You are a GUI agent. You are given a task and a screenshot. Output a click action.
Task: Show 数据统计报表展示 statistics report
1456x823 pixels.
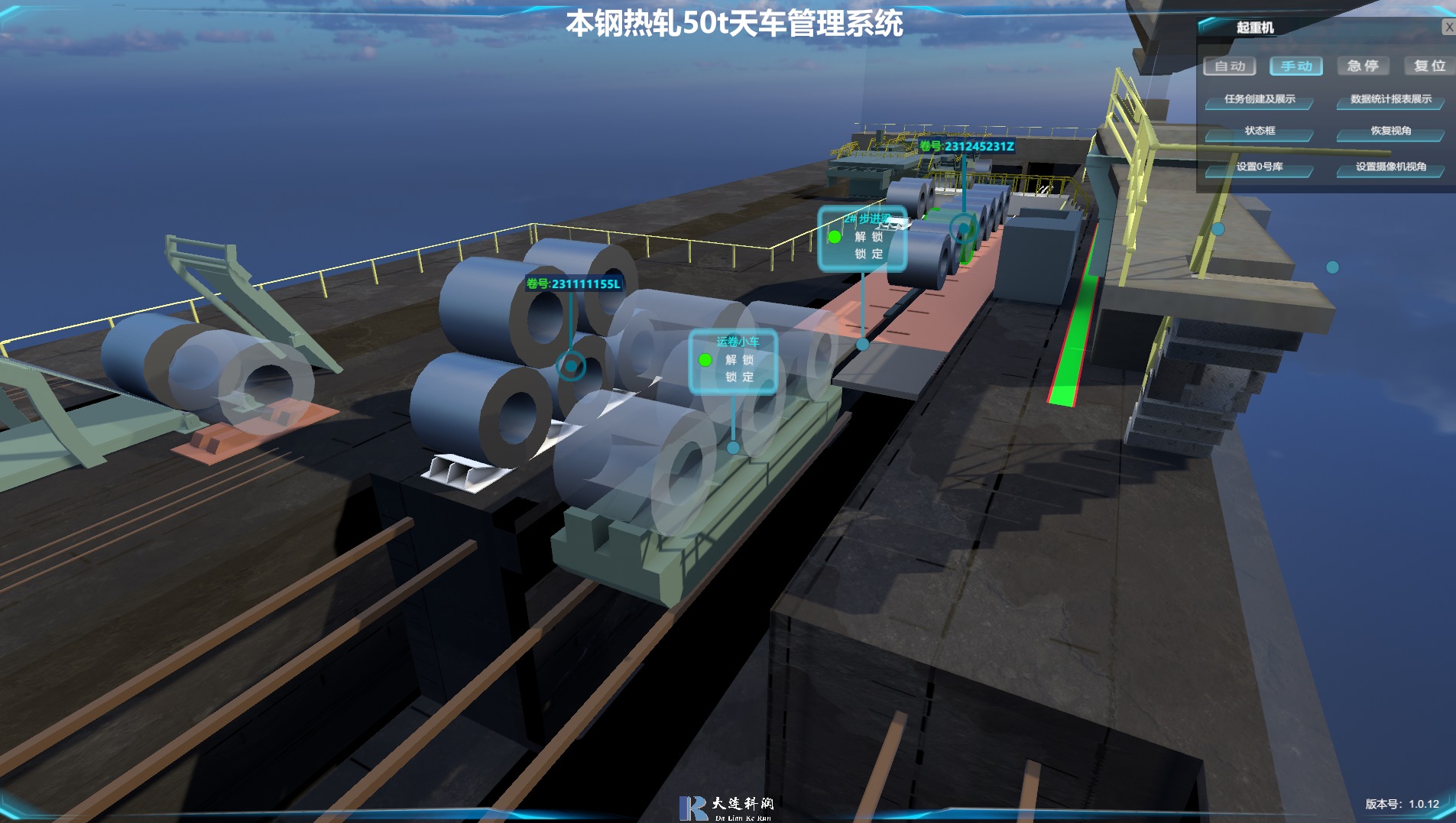[1390, 99]
